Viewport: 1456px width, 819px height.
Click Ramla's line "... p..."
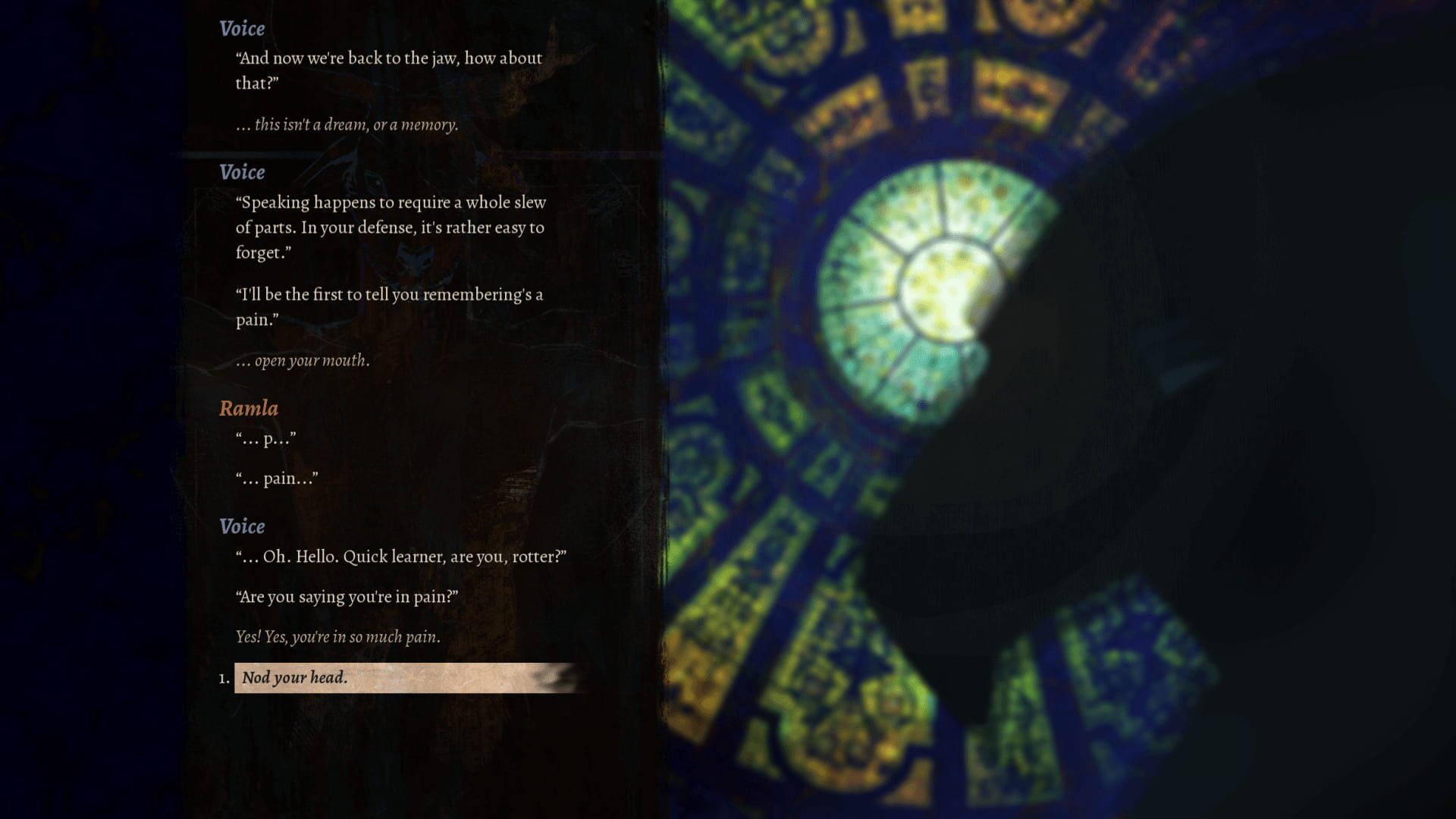point(265,438)
